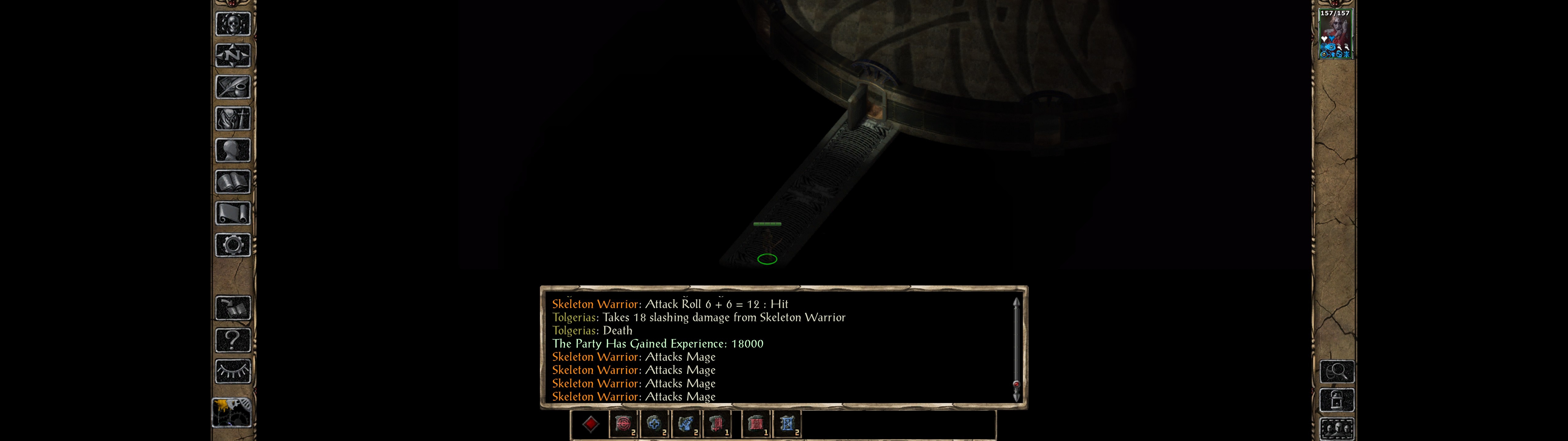This screenshot has height=441, width=1568.
Task: Select all party members button
Action: 1337,429
